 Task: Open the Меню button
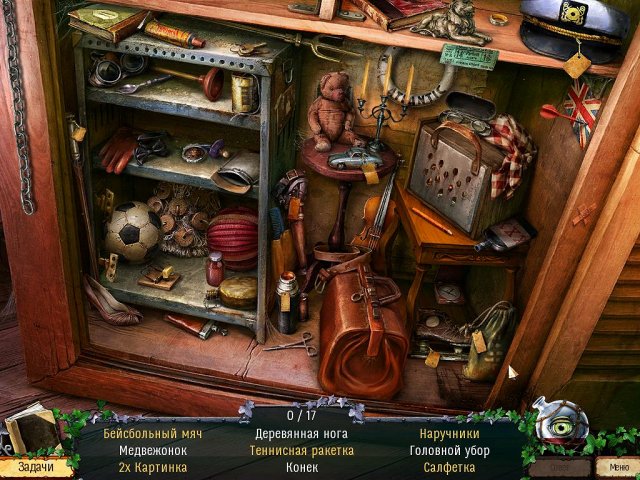612,466
